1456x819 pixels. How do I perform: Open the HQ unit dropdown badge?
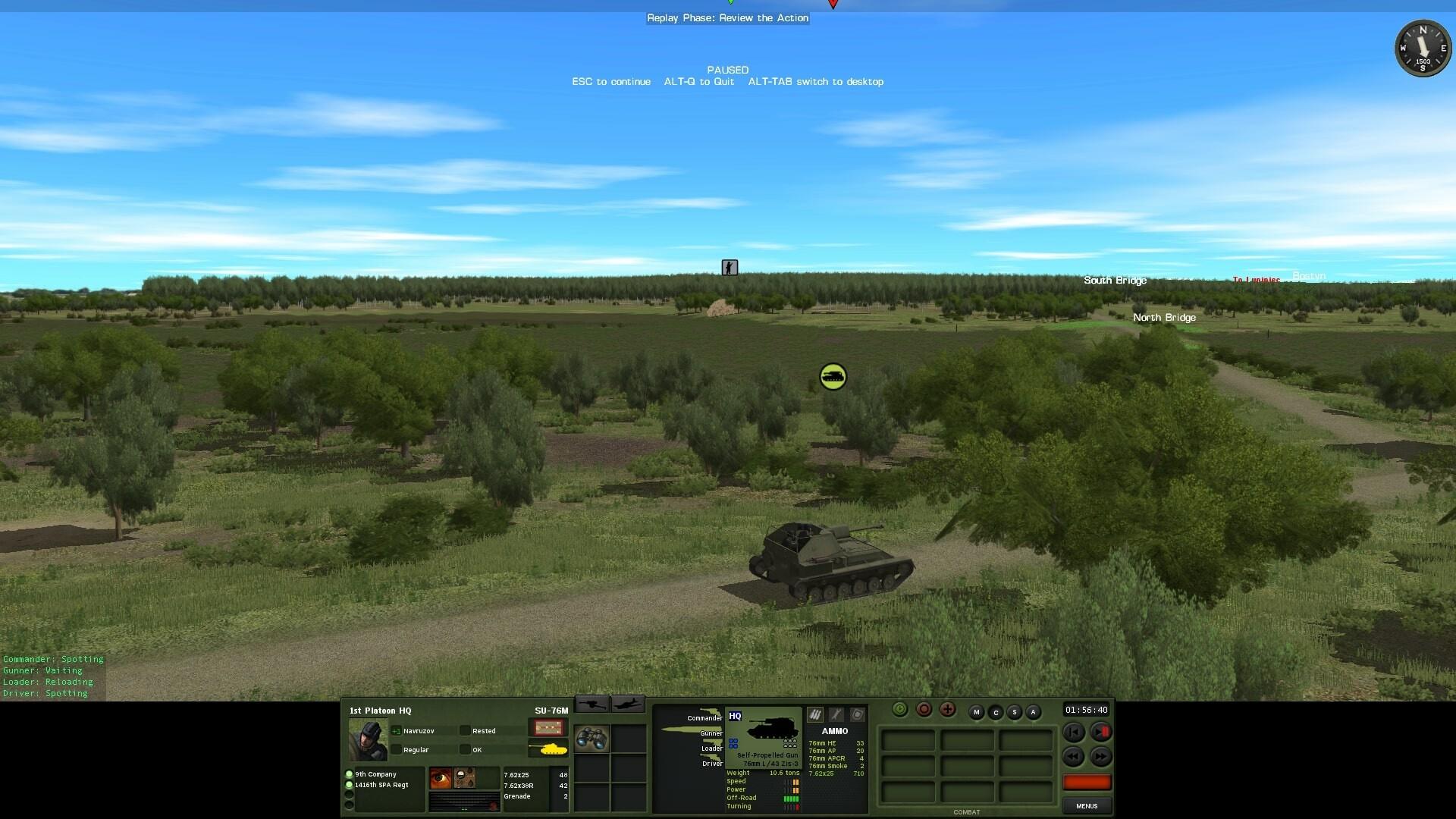coord(735,715)
